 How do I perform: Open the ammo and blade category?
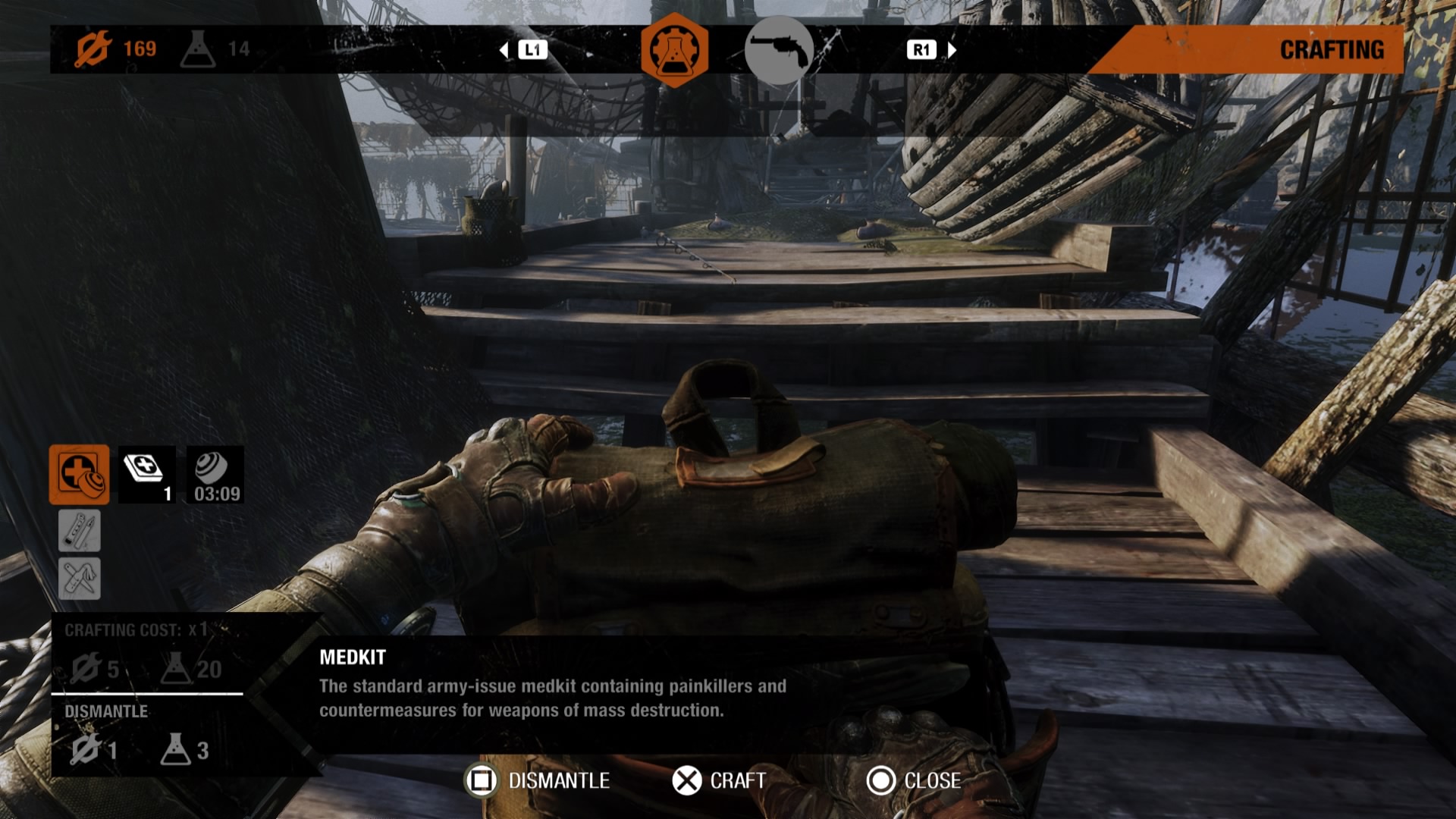pyautogui.click(x=80, y=530)
